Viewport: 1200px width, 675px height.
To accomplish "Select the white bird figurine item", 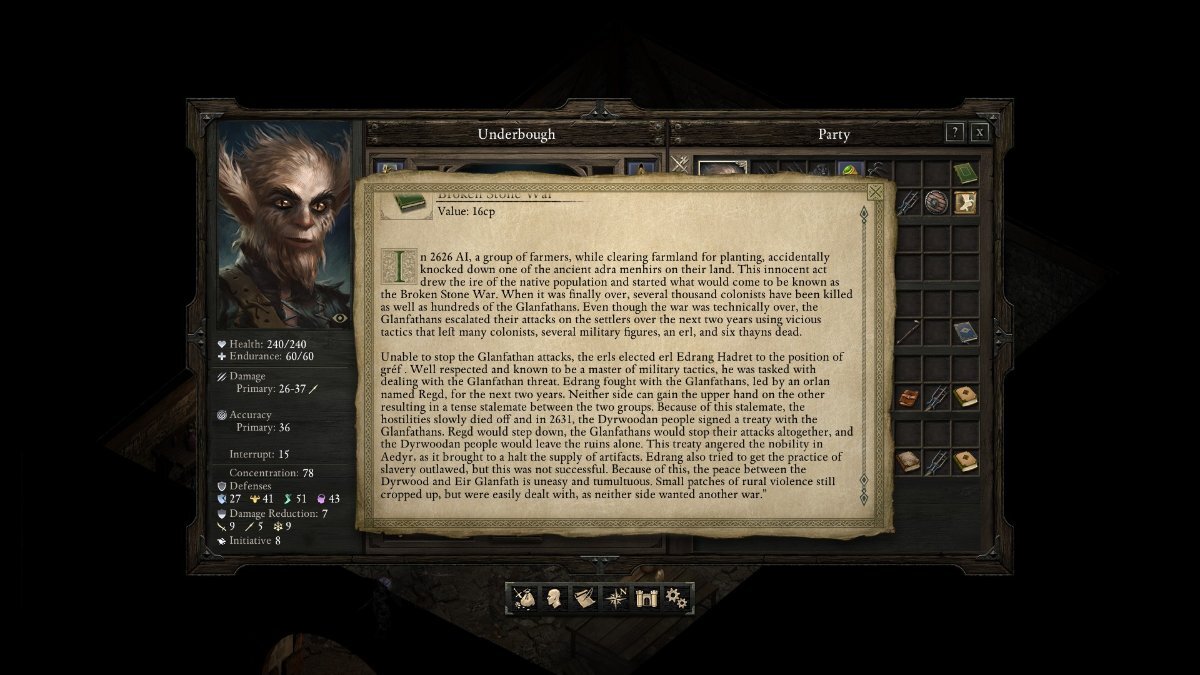I will (x=964, y=202).
